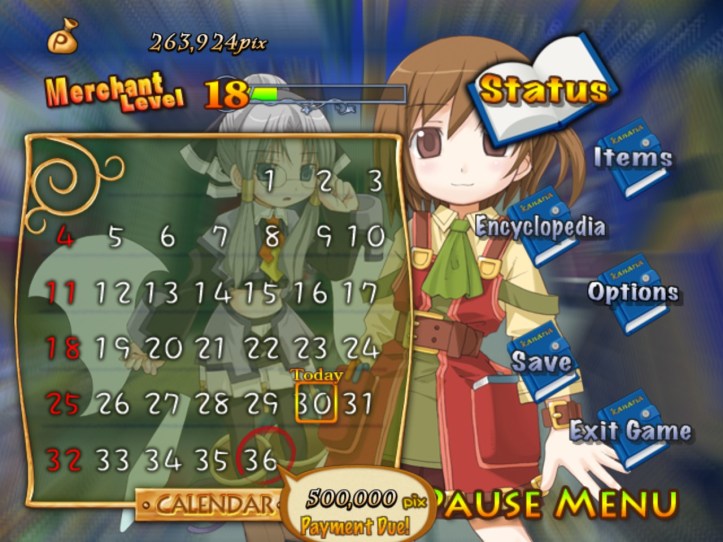Open the Encyclopedia entry

click(540, 226)
